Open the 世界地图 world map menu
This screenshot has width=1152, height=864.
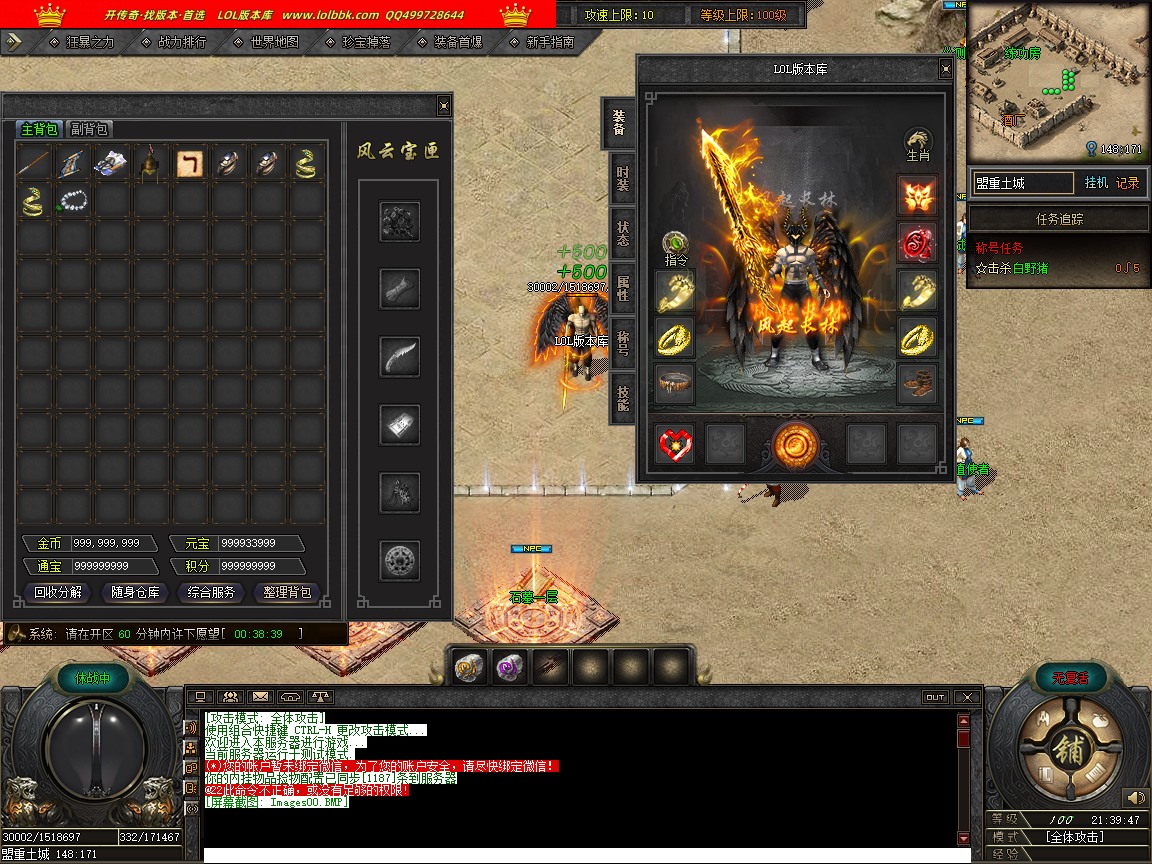pos(274,42)
